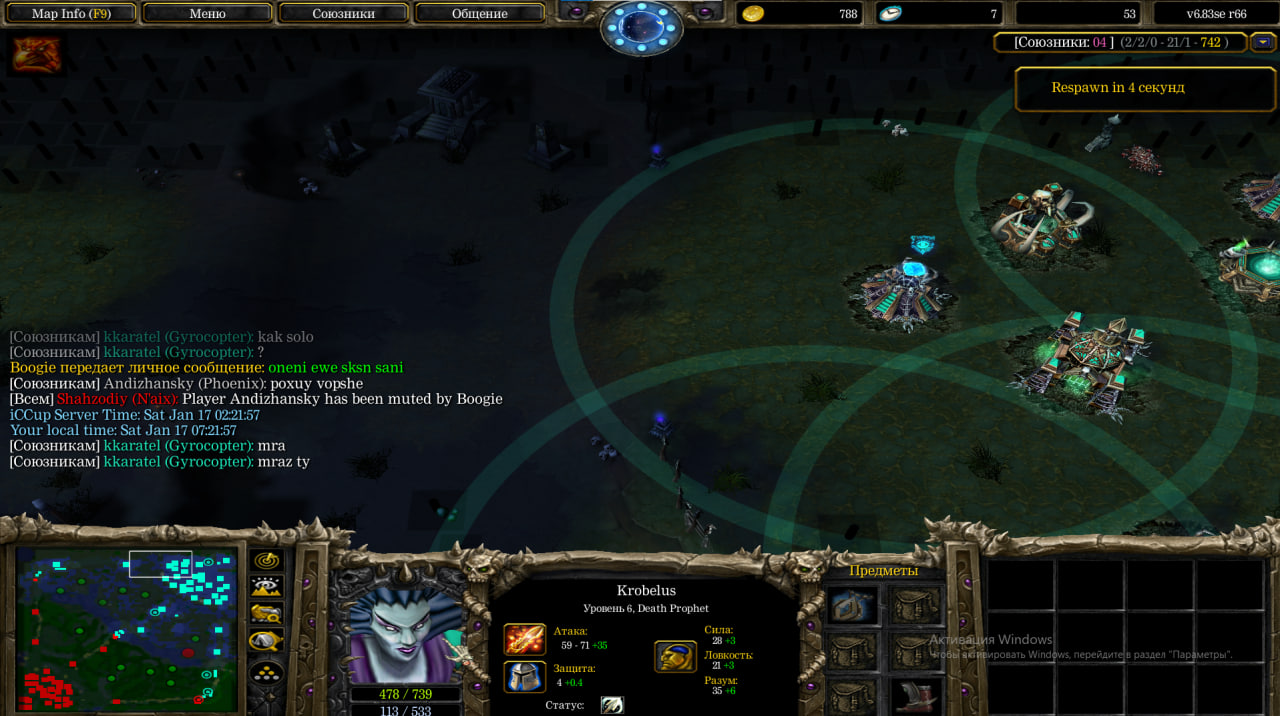The width and height of the screenshot is (1280, 716).
Task: Select the hero icon in the top-left corner
Action: (37, 55)
